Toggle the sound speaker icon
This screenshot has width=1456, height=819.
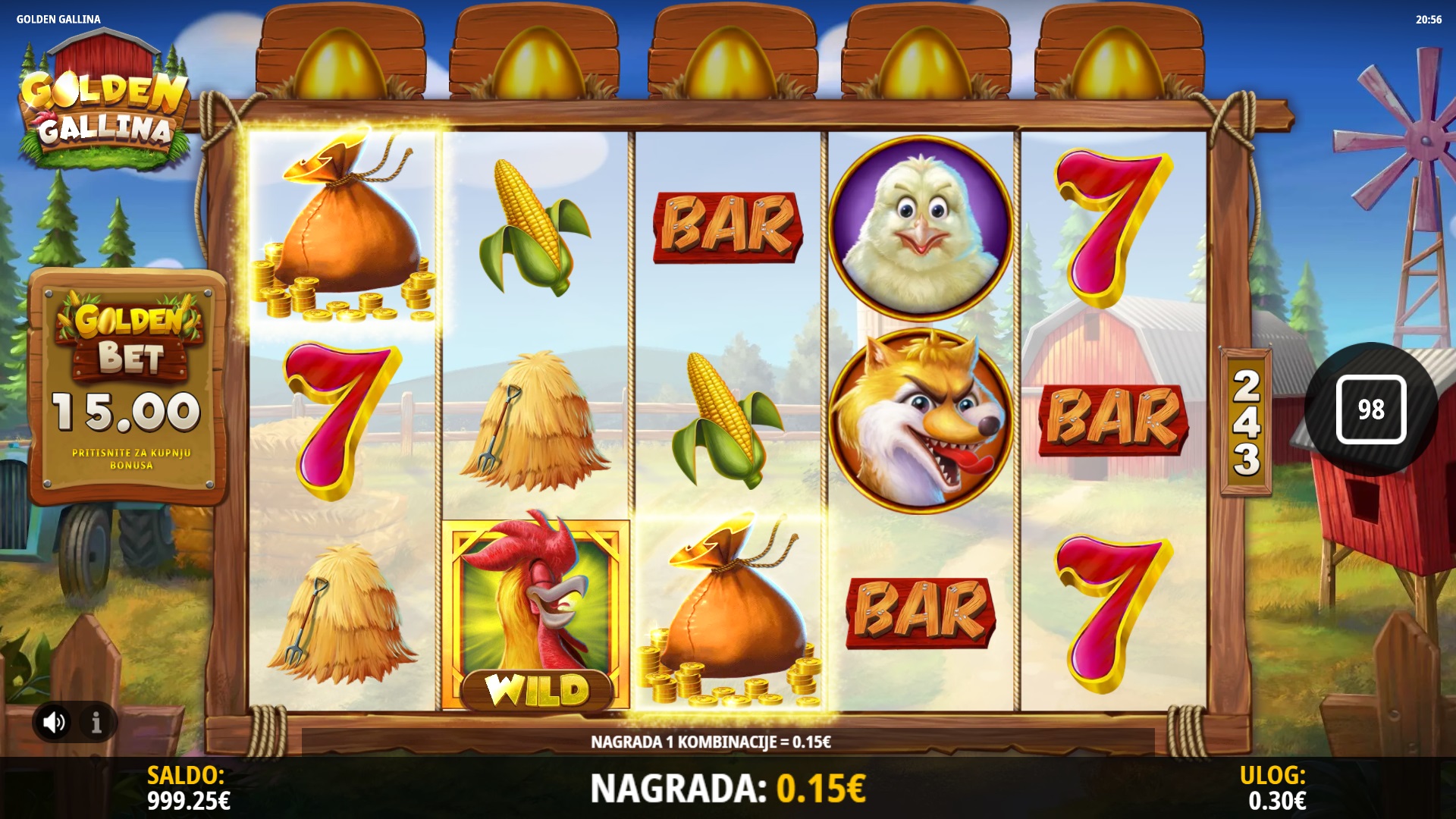click(x=54, y=722)
